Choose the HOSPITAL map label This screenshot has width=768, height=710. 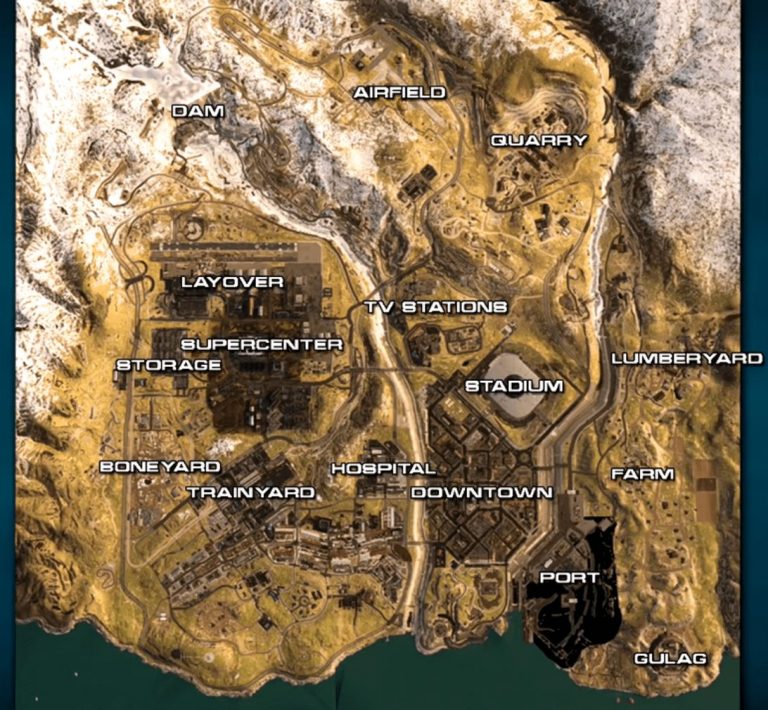[383, 468]
